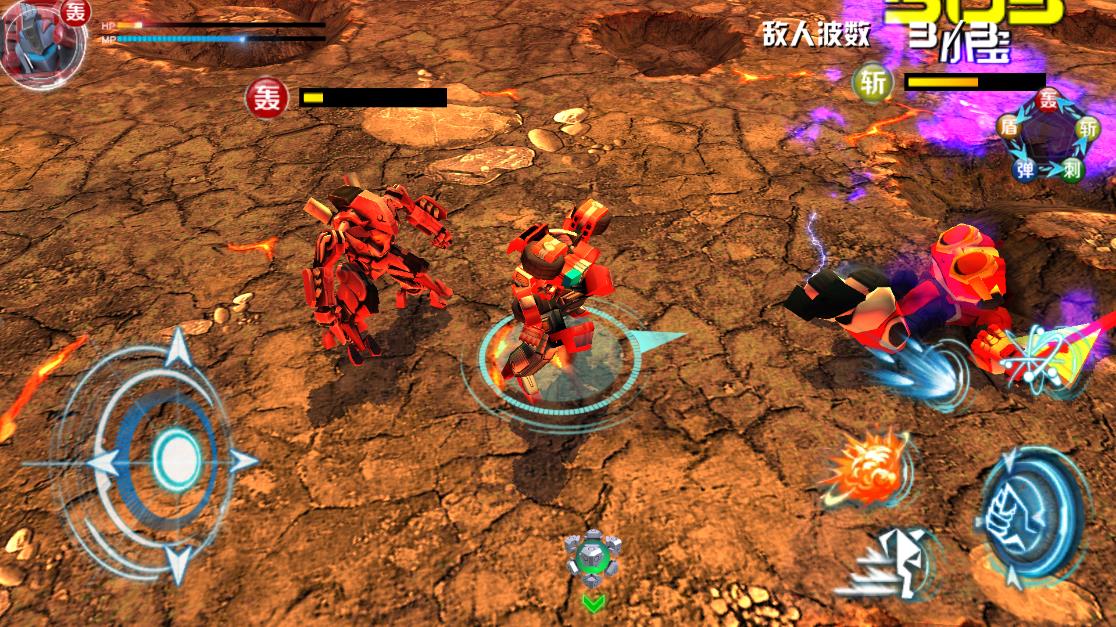Activate the sprinting dash skill
The height and width of the screenshot is (627, 1116).
tap(893, 562)
